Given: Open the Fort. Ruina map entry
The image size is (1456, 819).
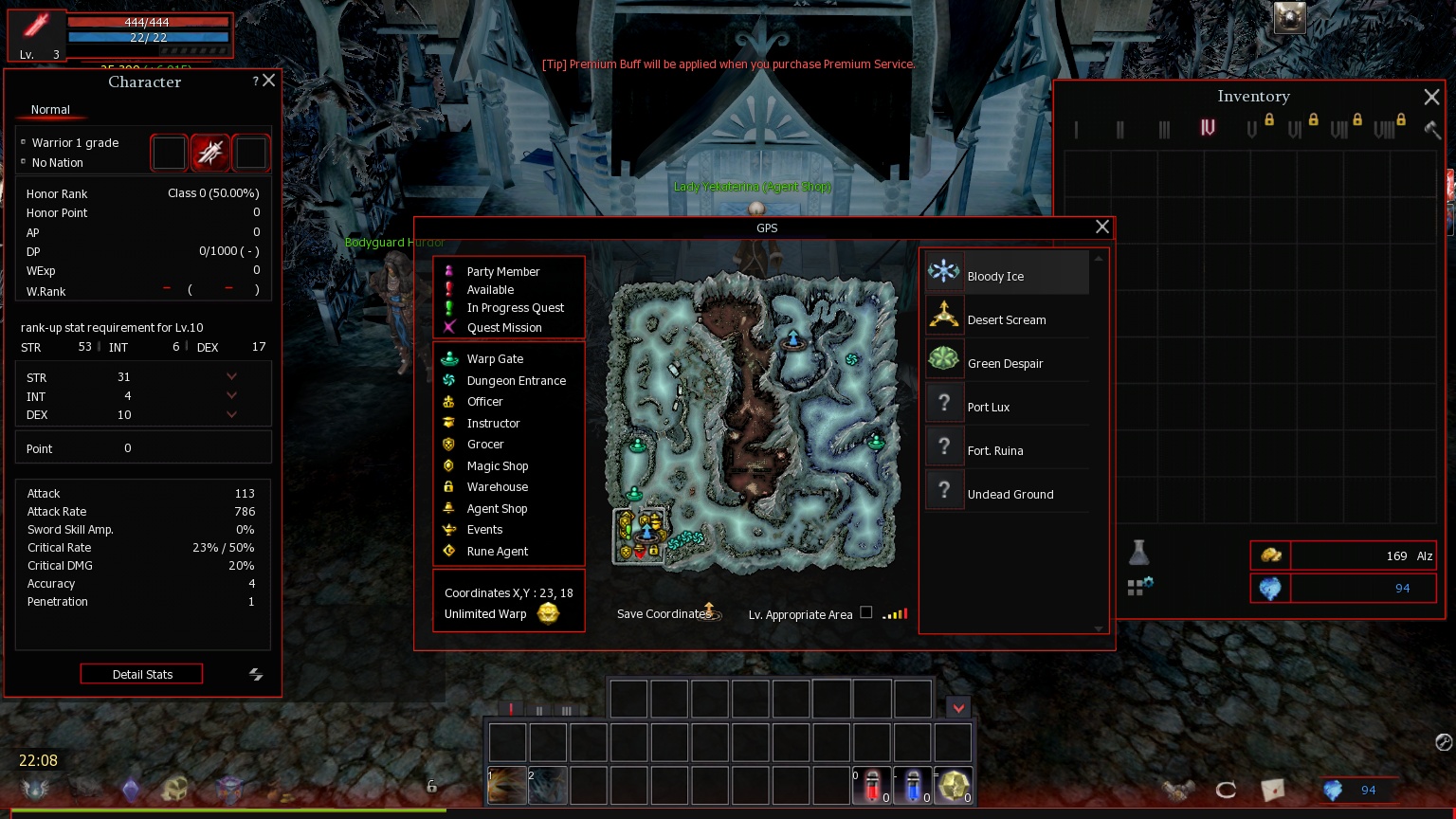Looking at the screenshot, I should [1006, 450].
